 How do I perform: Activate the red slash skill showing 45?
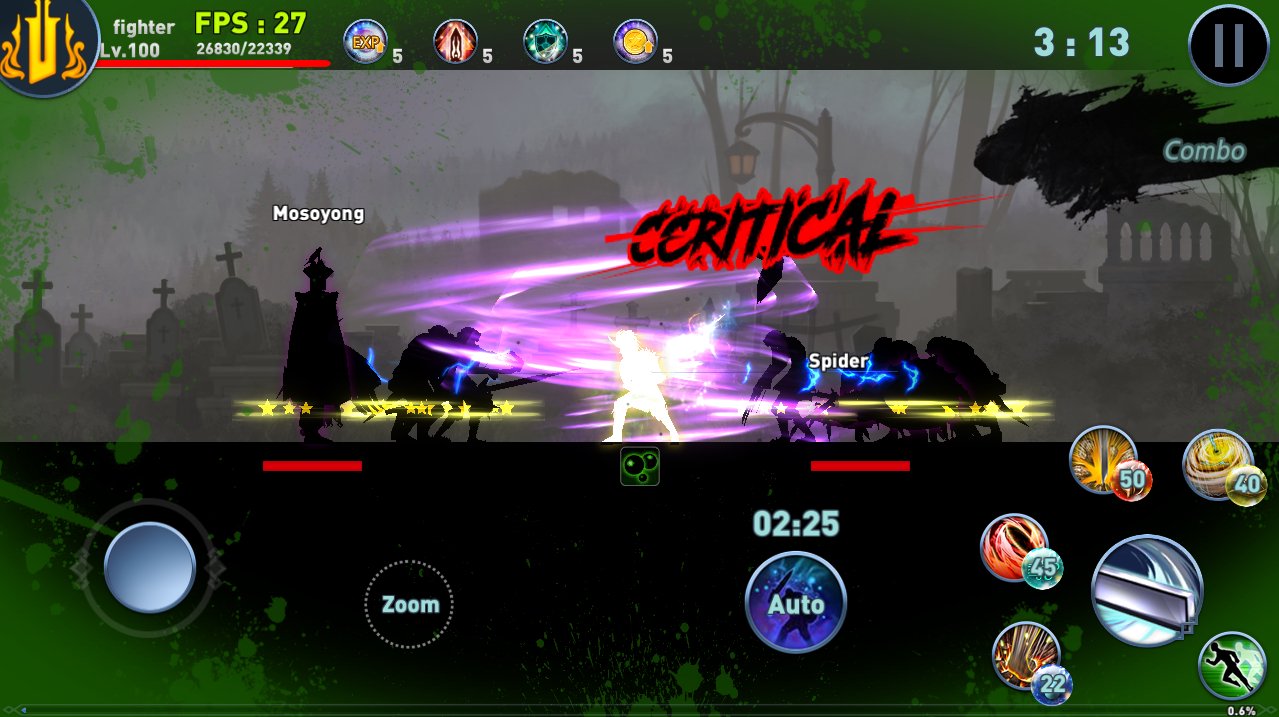click(x=1014, y=547)
